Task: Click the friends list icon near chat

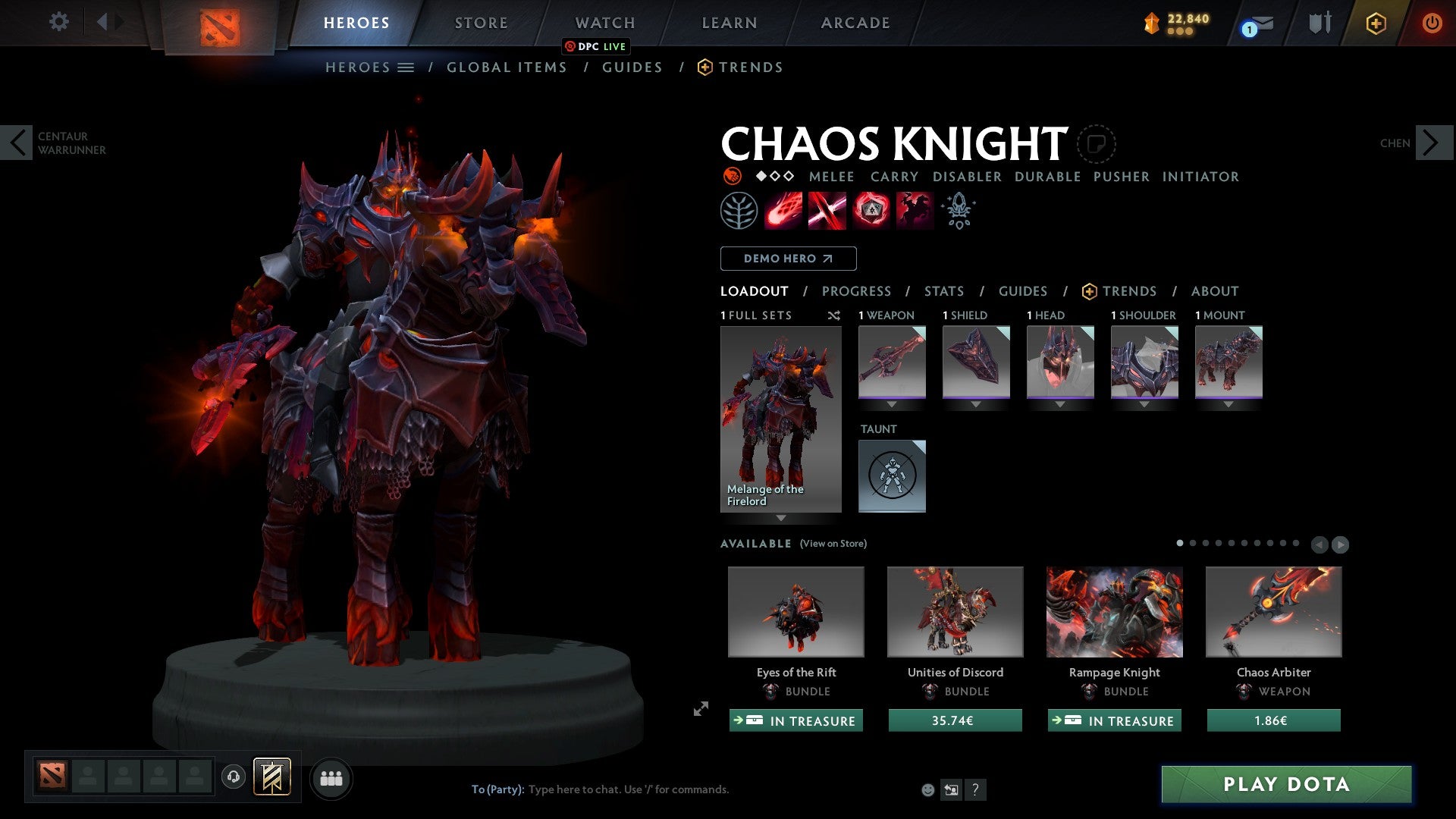Action: pyautogui.click(x=331, y=777)
